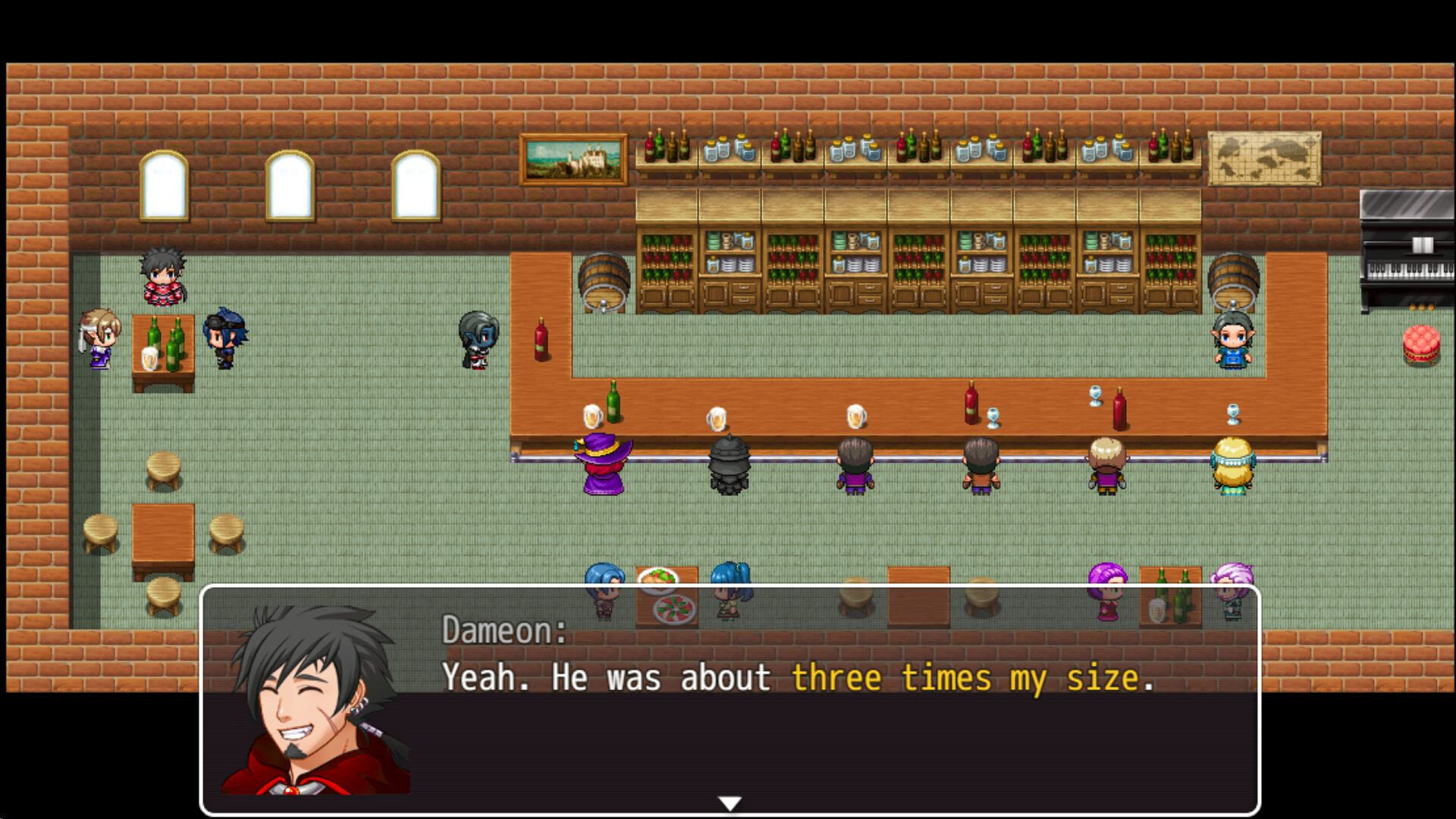This screenshot has width=1456, height=819.
Task: Select the blonde woman at the bar's right end
Action: click(x=1236, y=466)
